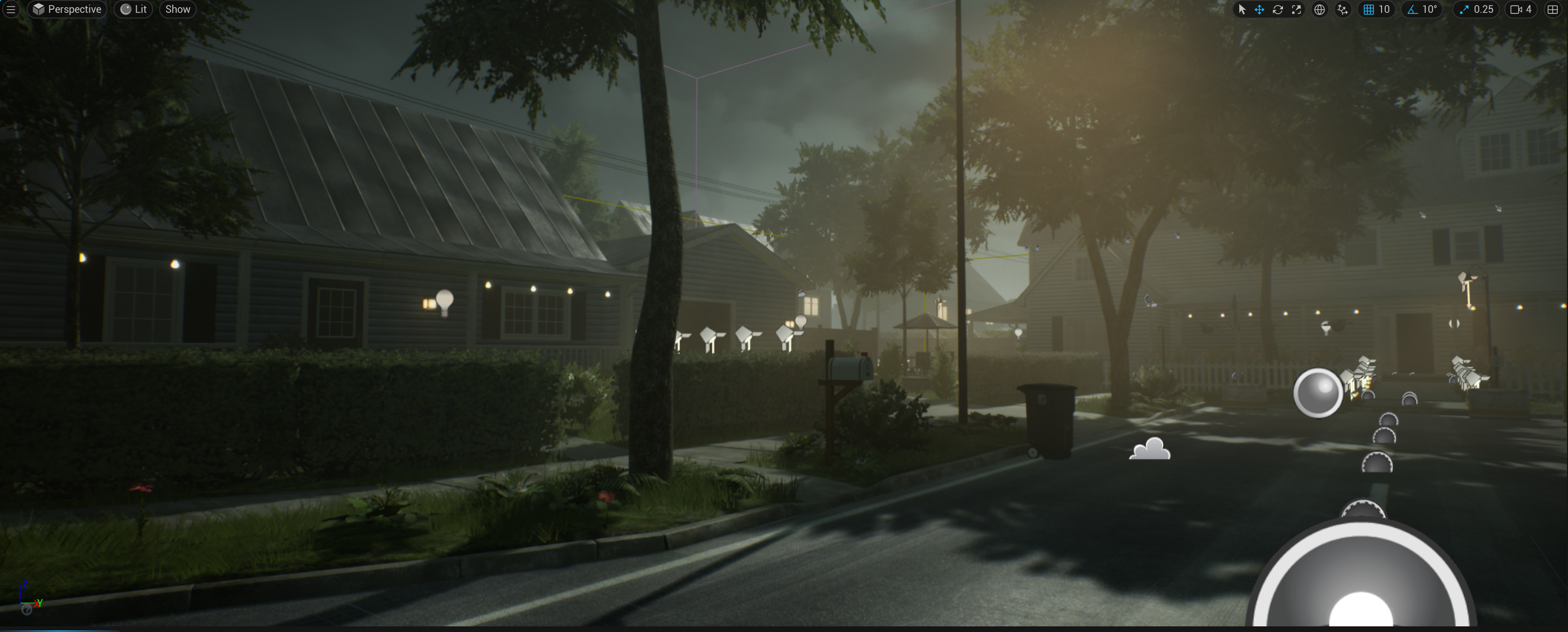Click the fog cloud actor icon on the road
1568x632 pixels.
[1150, 450]
